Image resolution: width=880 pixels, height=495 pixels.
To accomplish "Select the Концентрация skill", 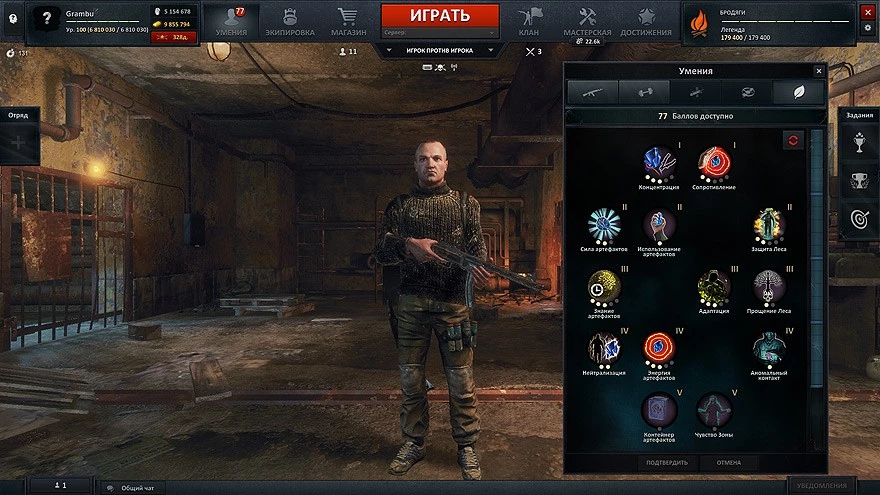I will 658,163.
